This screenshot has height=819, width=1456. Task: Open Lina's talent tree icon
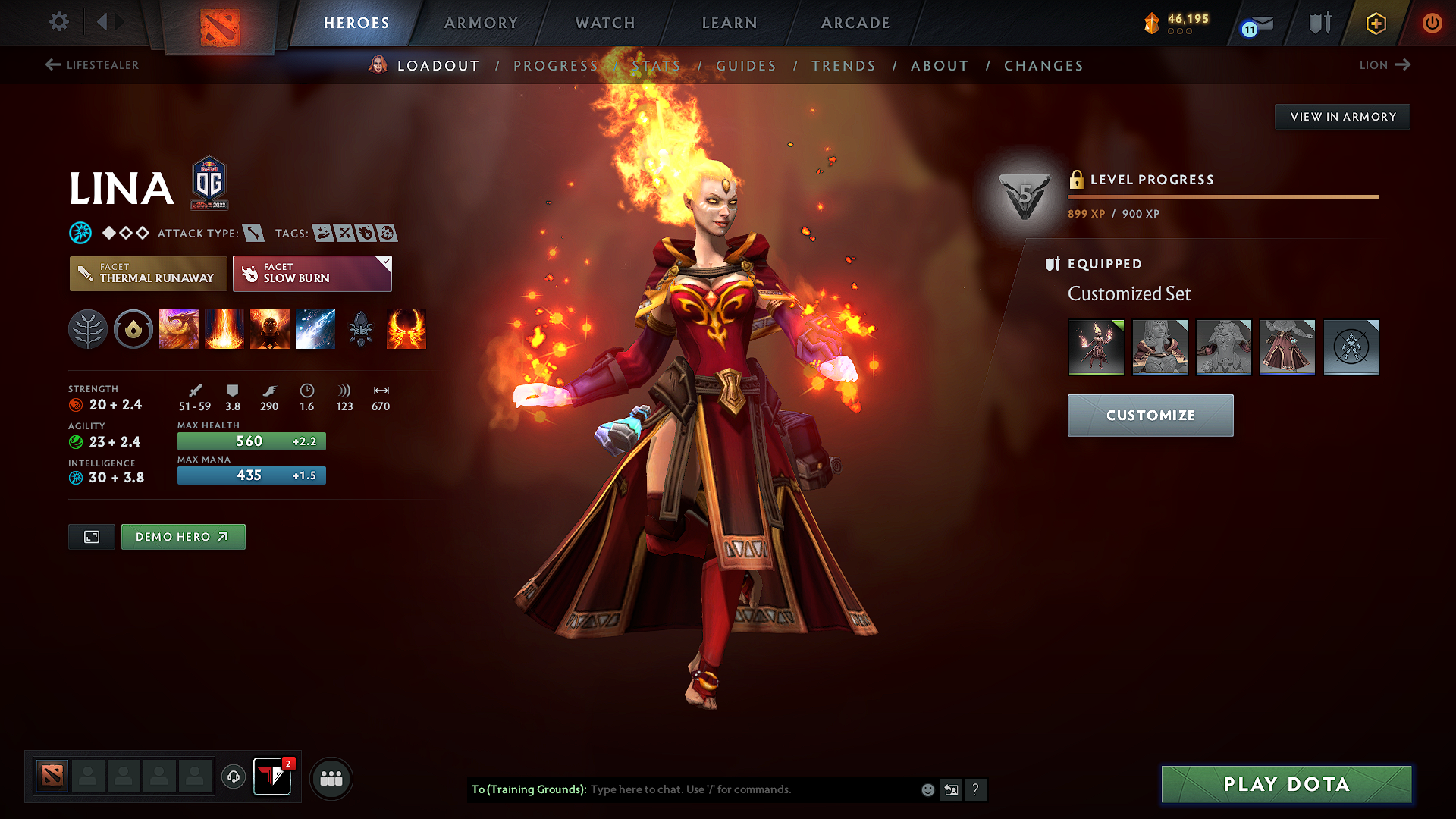(x=88, y=329)
